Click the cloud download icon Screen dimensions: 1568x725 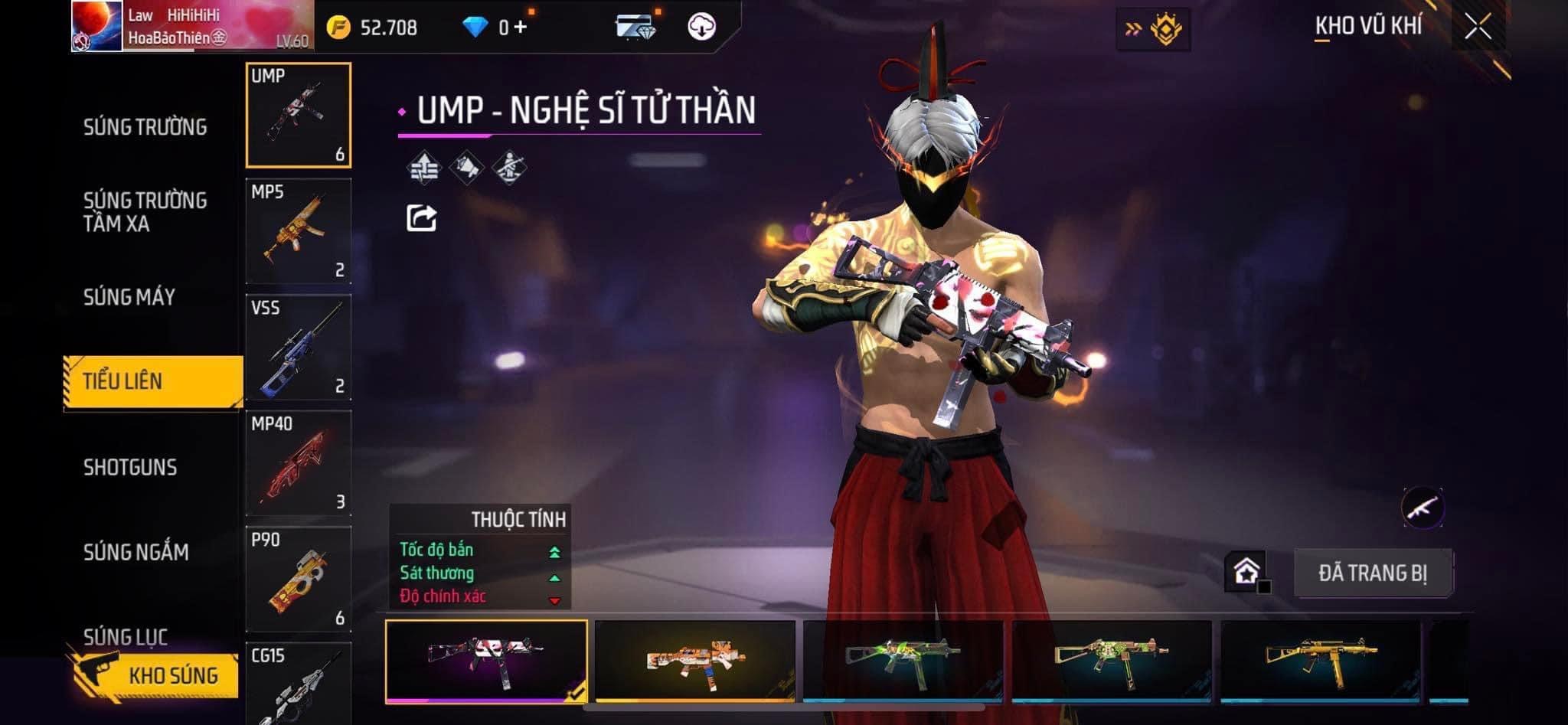(701, 28)
